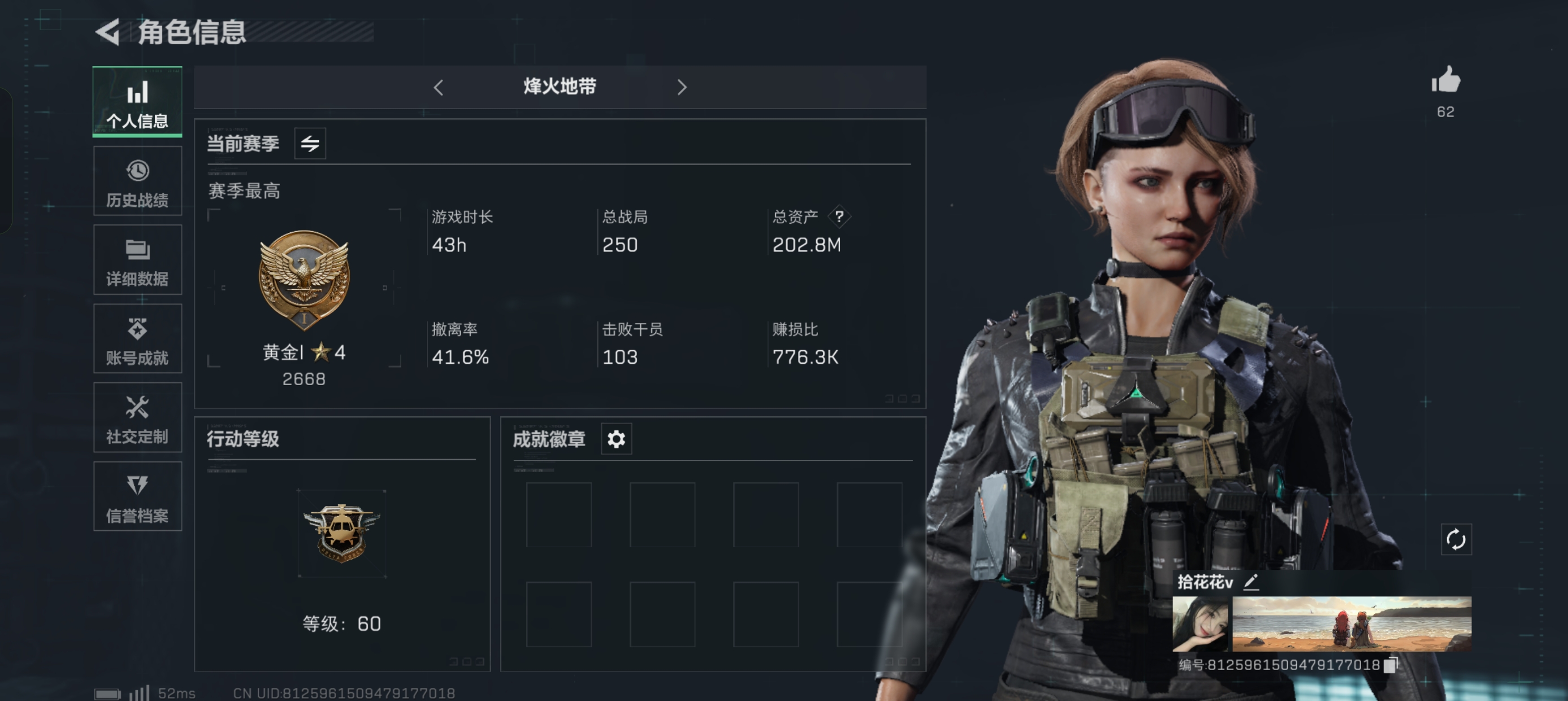Toggle the 当前赛季 season switch button

click(x=310, y=144)
